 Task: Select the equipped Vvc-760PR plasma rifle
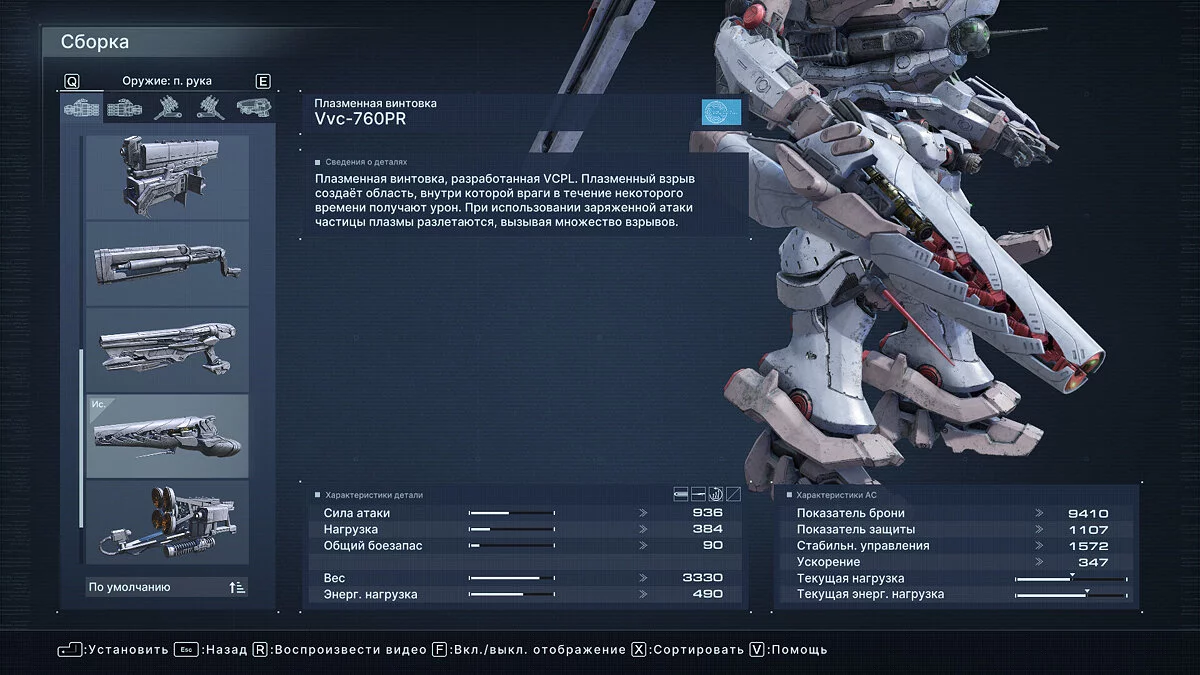167,435
